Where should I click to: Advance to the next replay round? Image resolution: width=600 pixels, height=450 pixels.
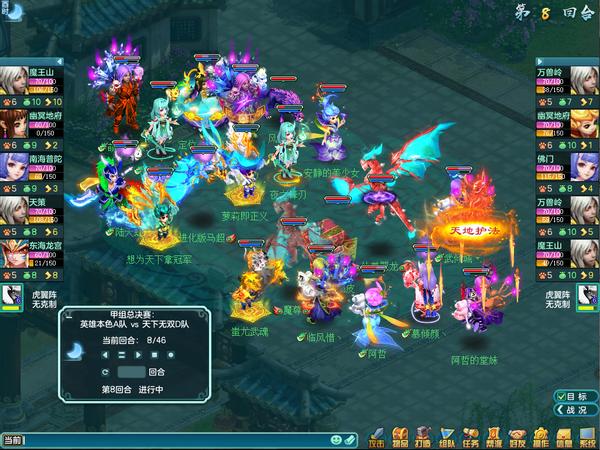(x=138, y=354)
